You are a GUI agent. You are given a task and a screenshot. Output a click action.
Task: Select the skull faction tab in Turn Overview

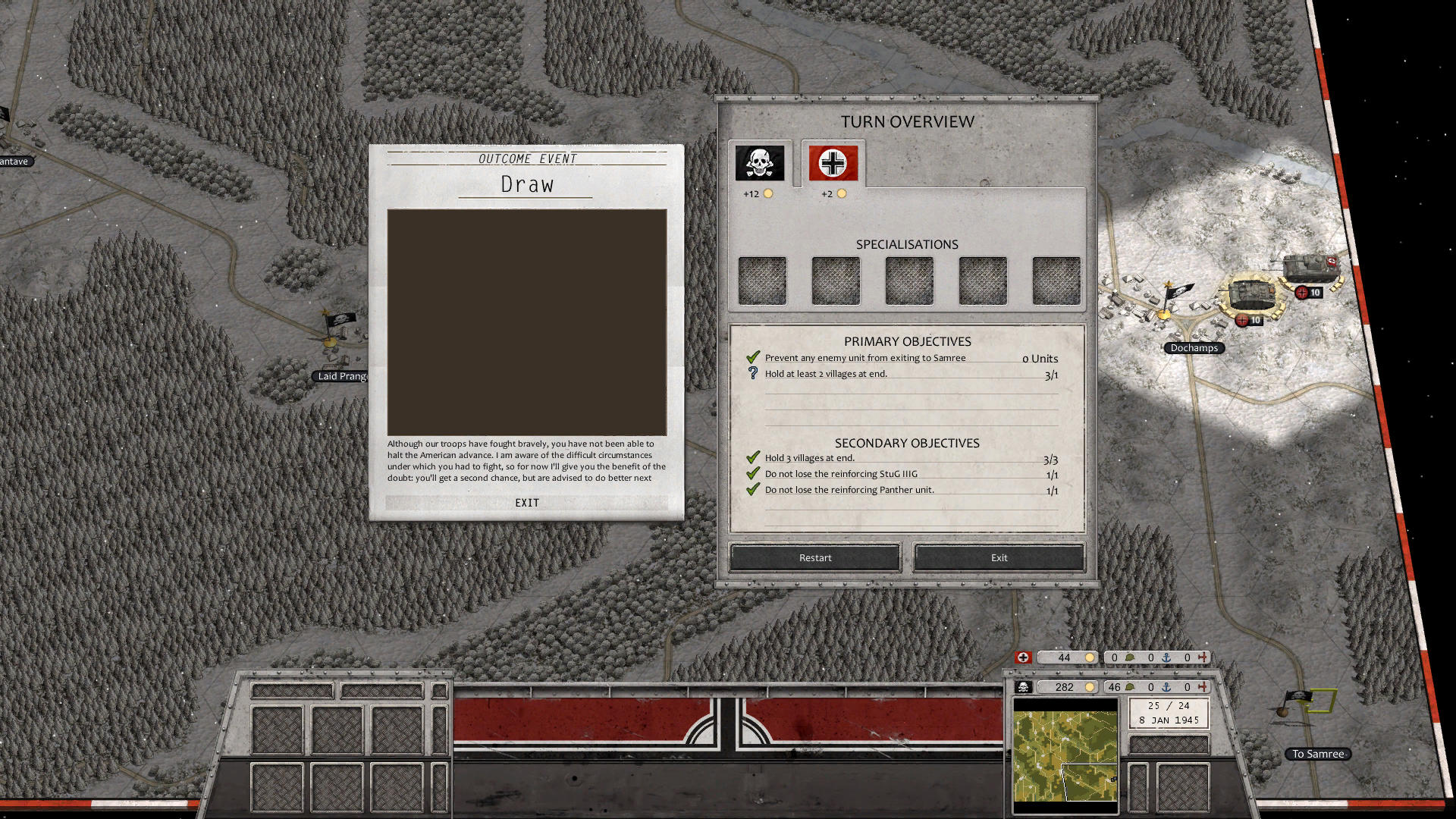tap(760, 161)
